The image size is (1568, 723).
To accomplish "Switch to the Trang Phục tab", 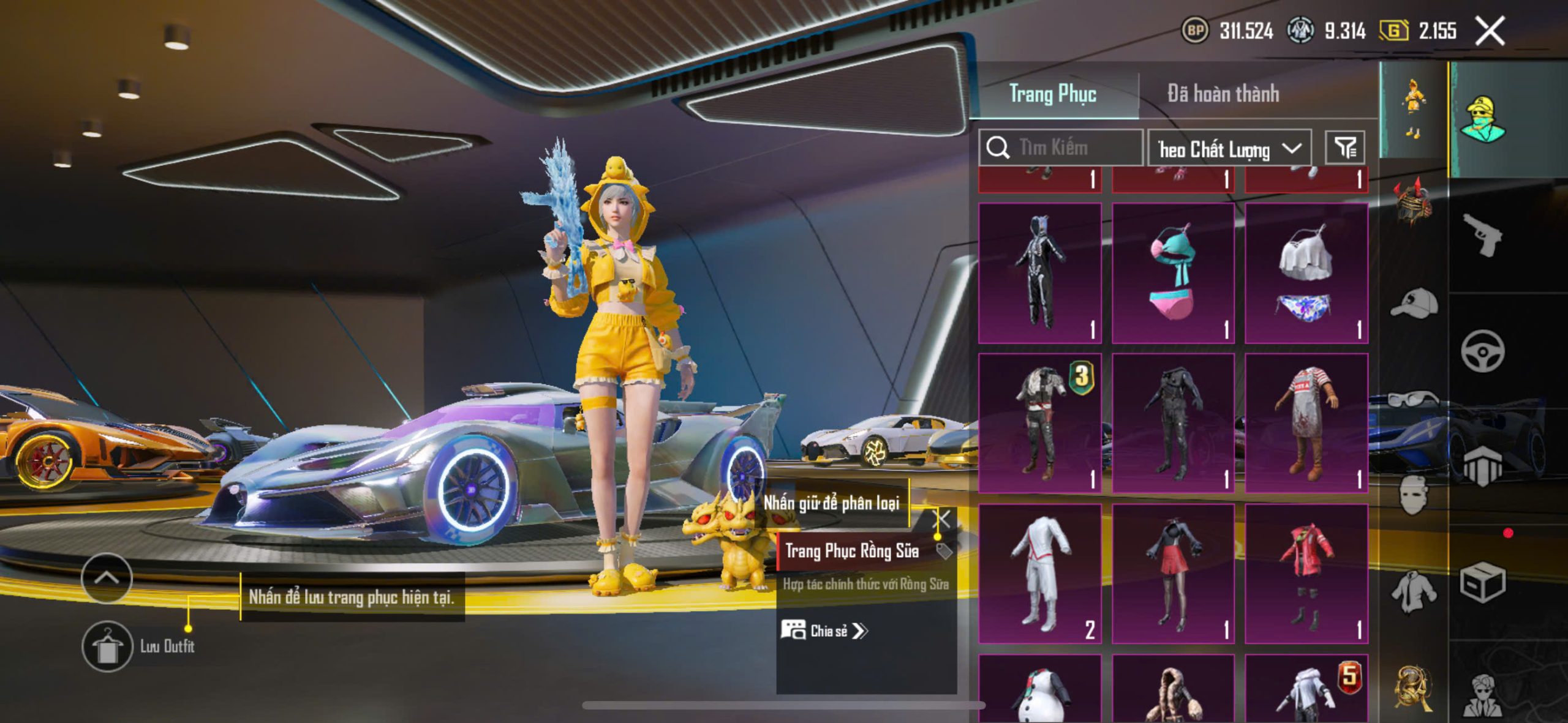I will (1052, 94).
